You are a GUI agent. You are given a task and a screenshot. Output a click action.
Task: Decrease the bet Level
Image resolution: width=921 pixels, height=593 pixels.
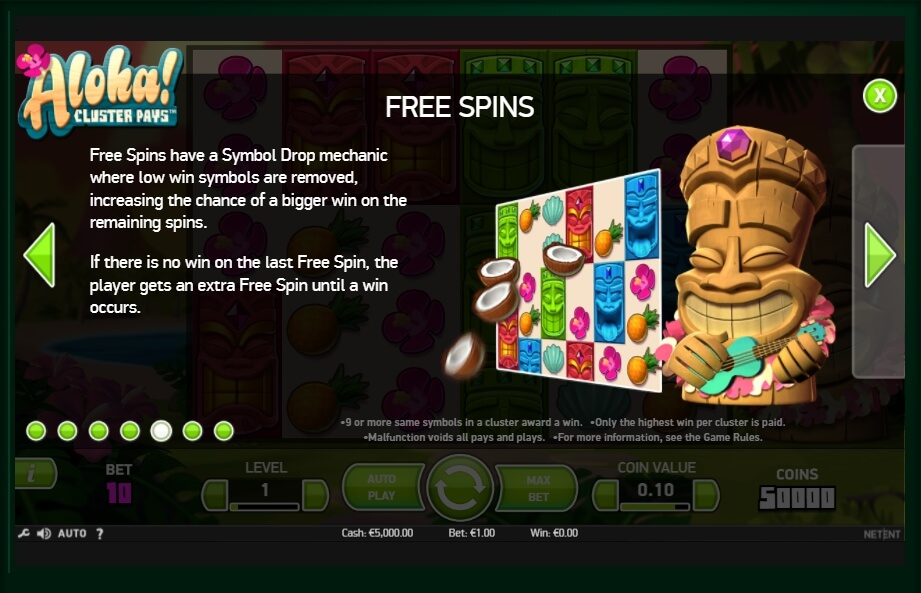(215, 494)
